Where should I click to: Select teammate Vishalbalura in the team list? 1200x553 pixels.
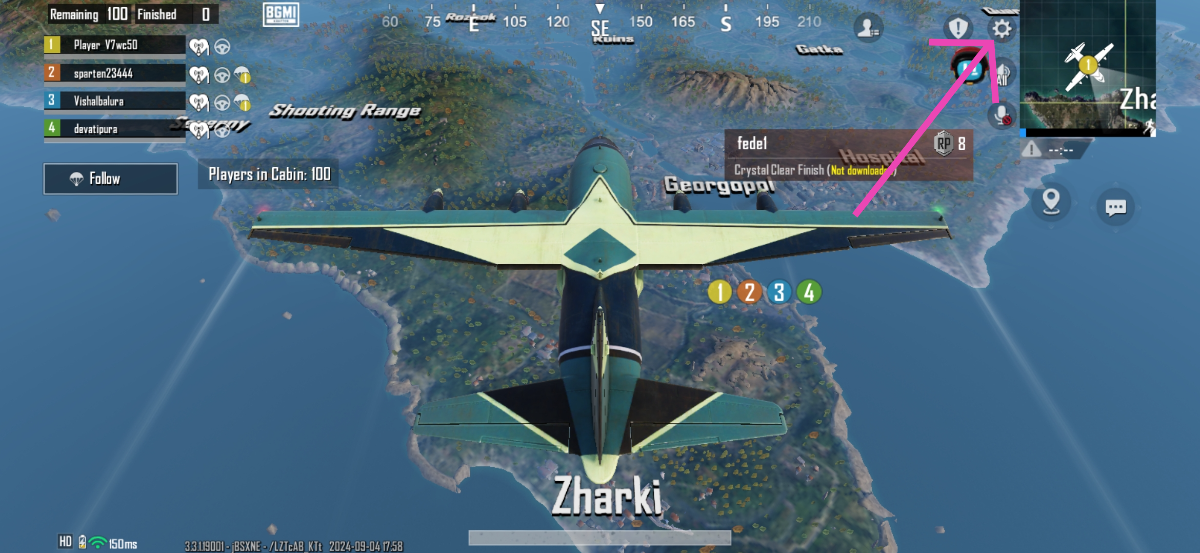(x=115, y=100)
